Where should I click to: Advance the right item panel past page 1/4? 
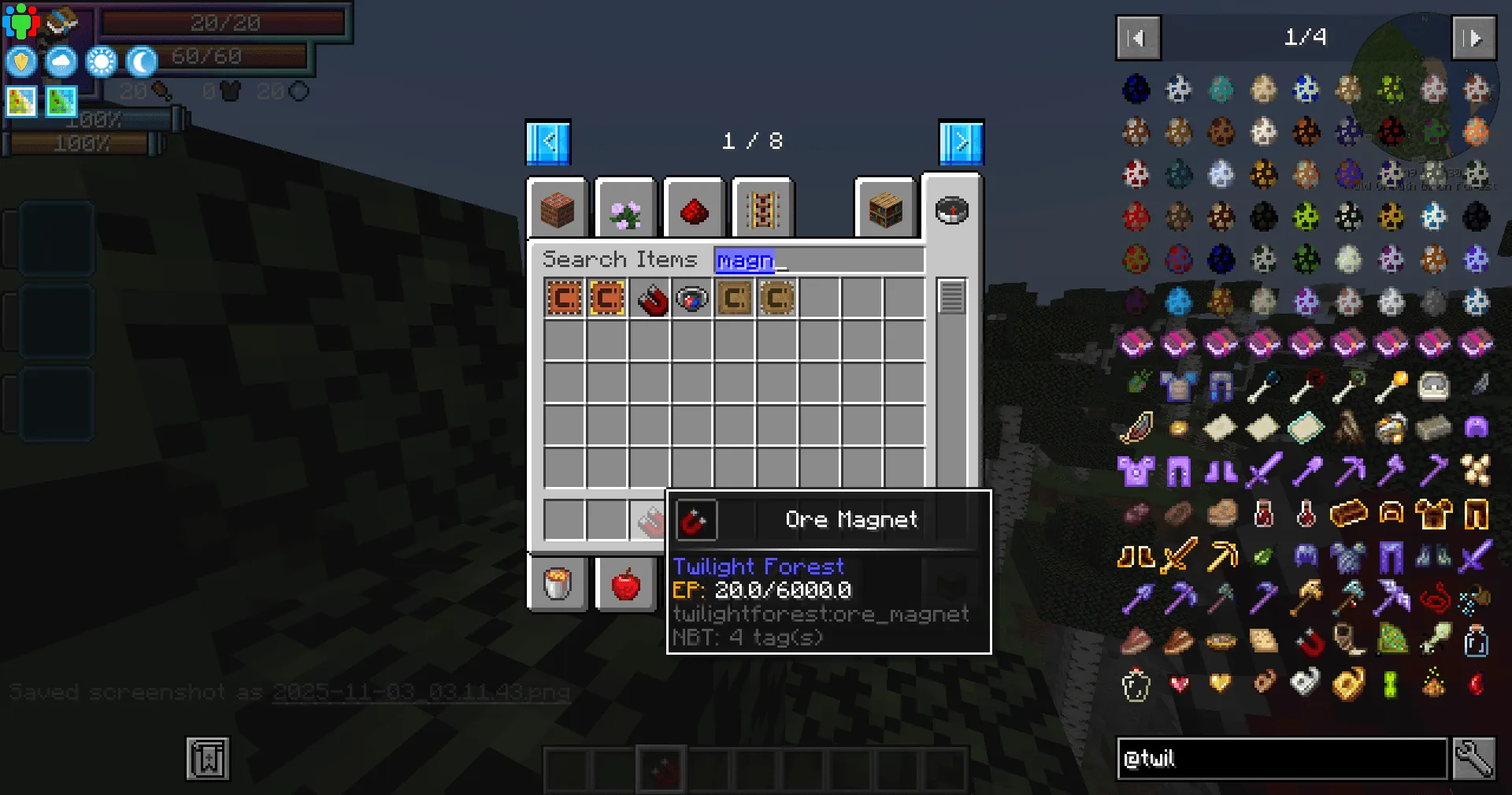(1474, 38)
